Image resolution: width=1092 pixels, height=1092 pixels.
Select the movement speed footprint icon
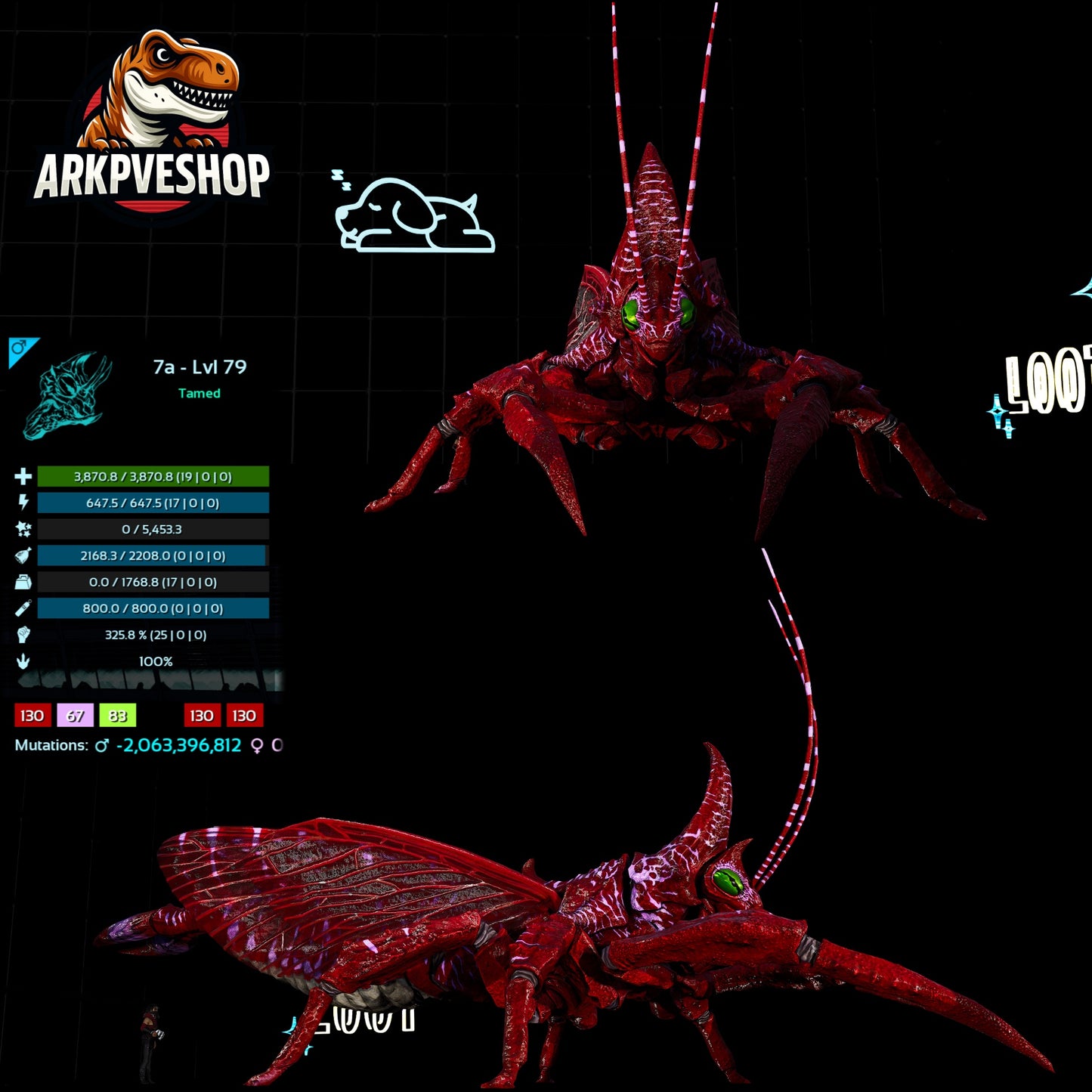[23, 660]
